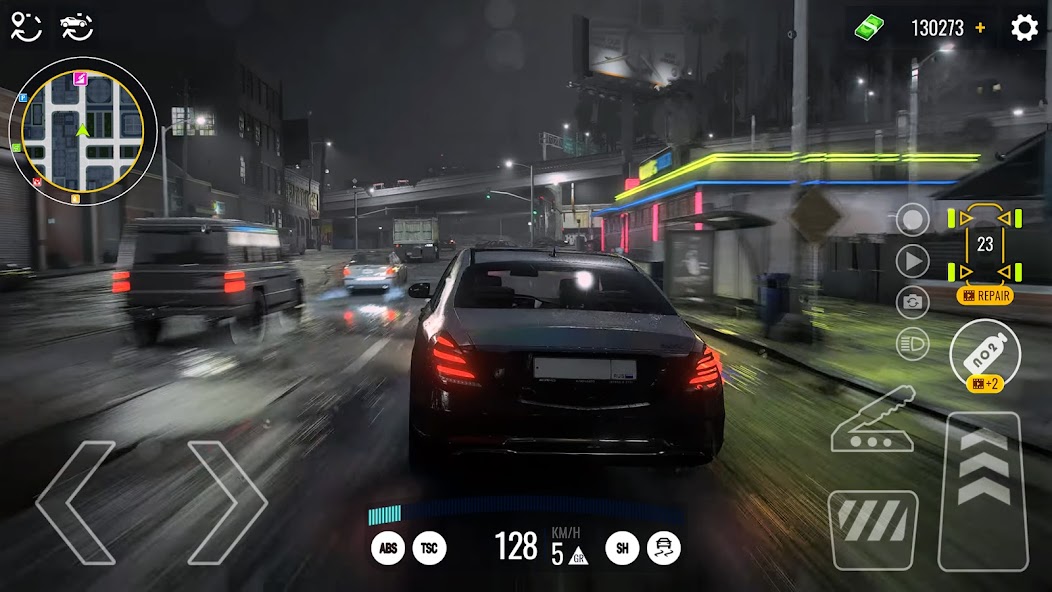Select the pink marker on the minimap

click(80, 78)
